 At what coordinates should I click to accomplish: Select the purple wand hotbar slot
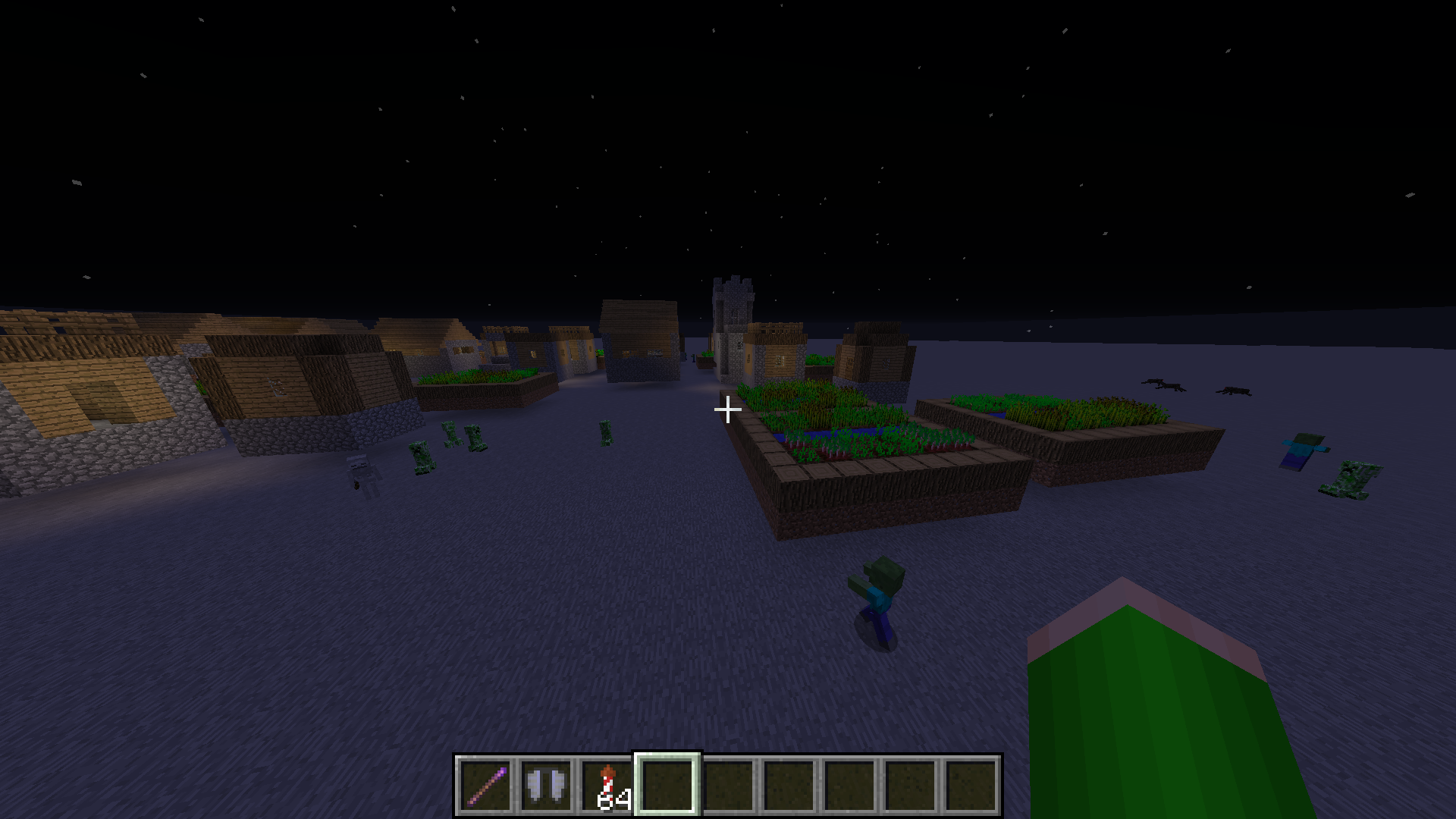pyautogui.click(x=485, y=786)
